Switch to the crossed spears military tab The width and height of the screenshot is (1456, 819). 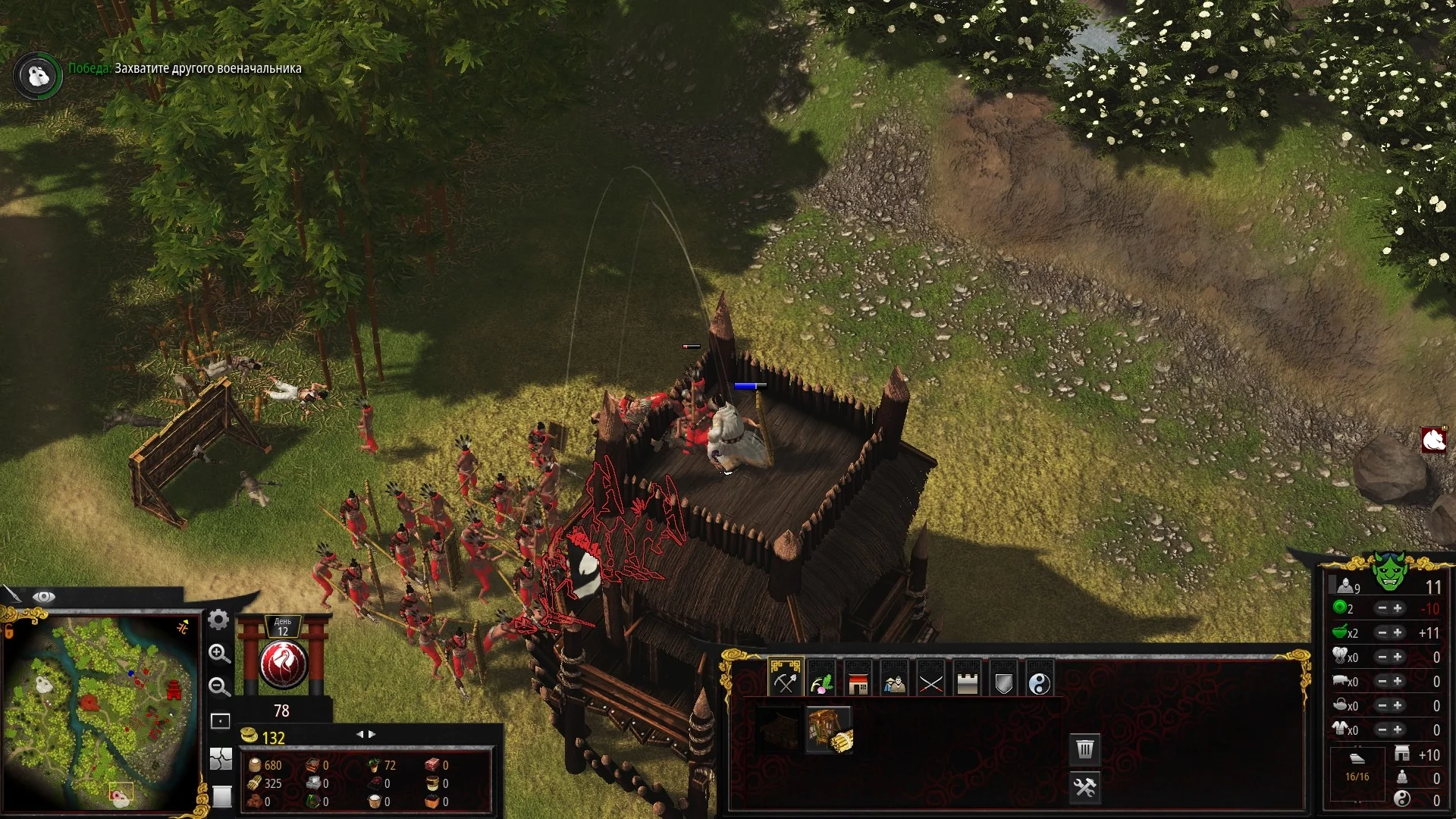coord(930,683)
